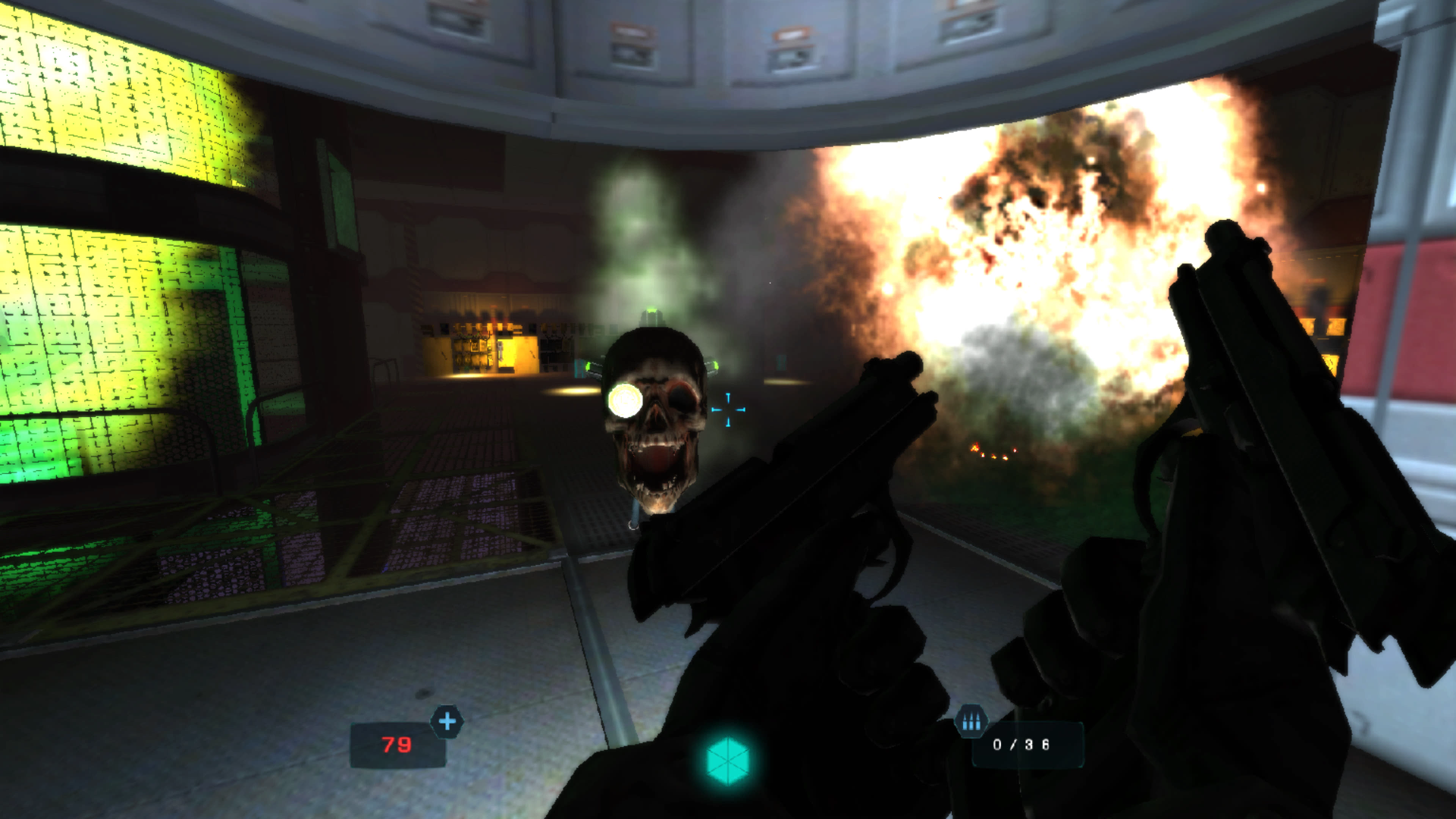Click the bullets ammo icon
Image resolution: width=1456 pixels, height=819 pixels.
pos(971,722)
